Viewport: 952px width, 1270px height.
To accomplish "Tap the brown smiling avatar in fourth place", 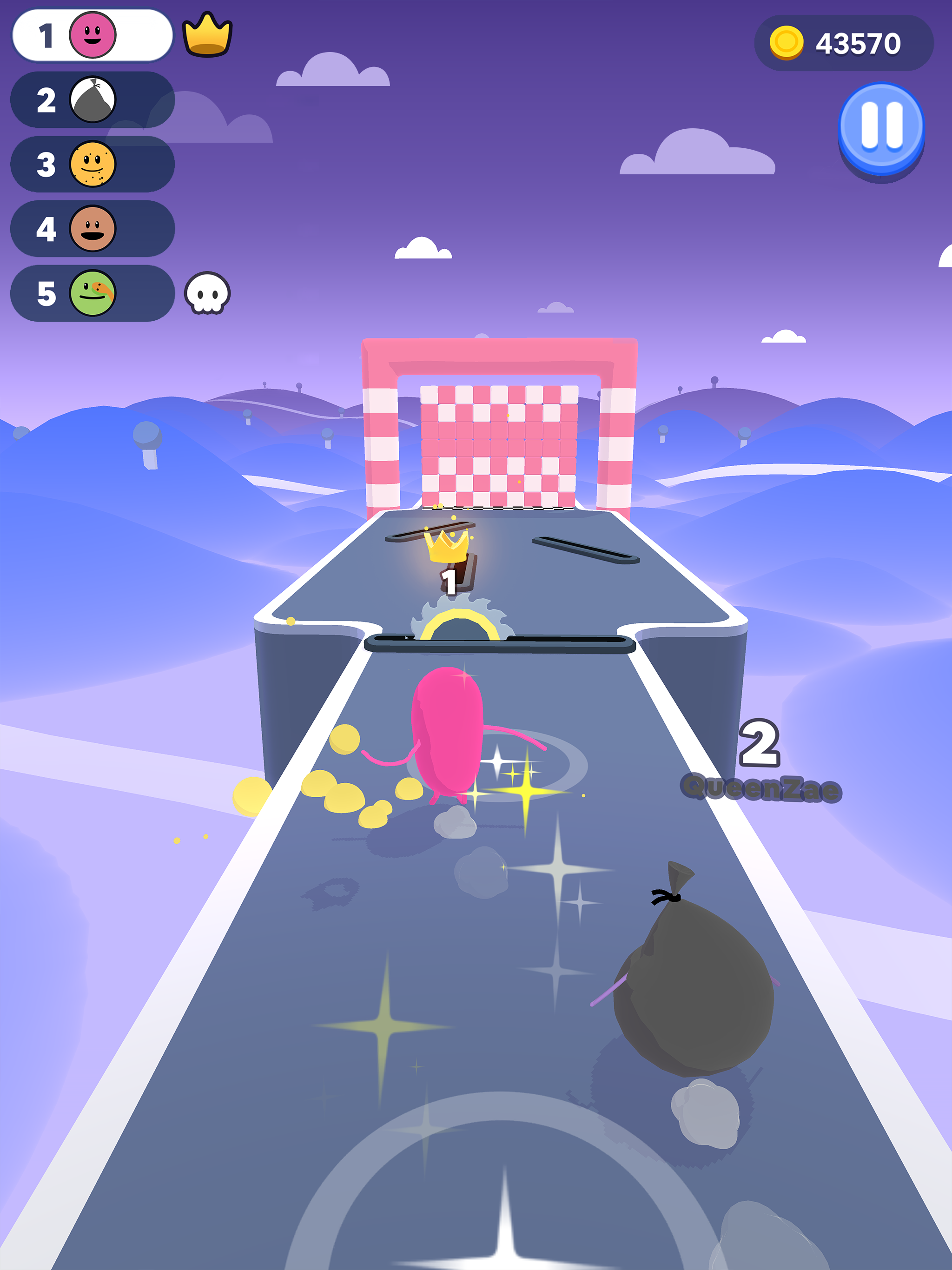I will tap(93, 229).
